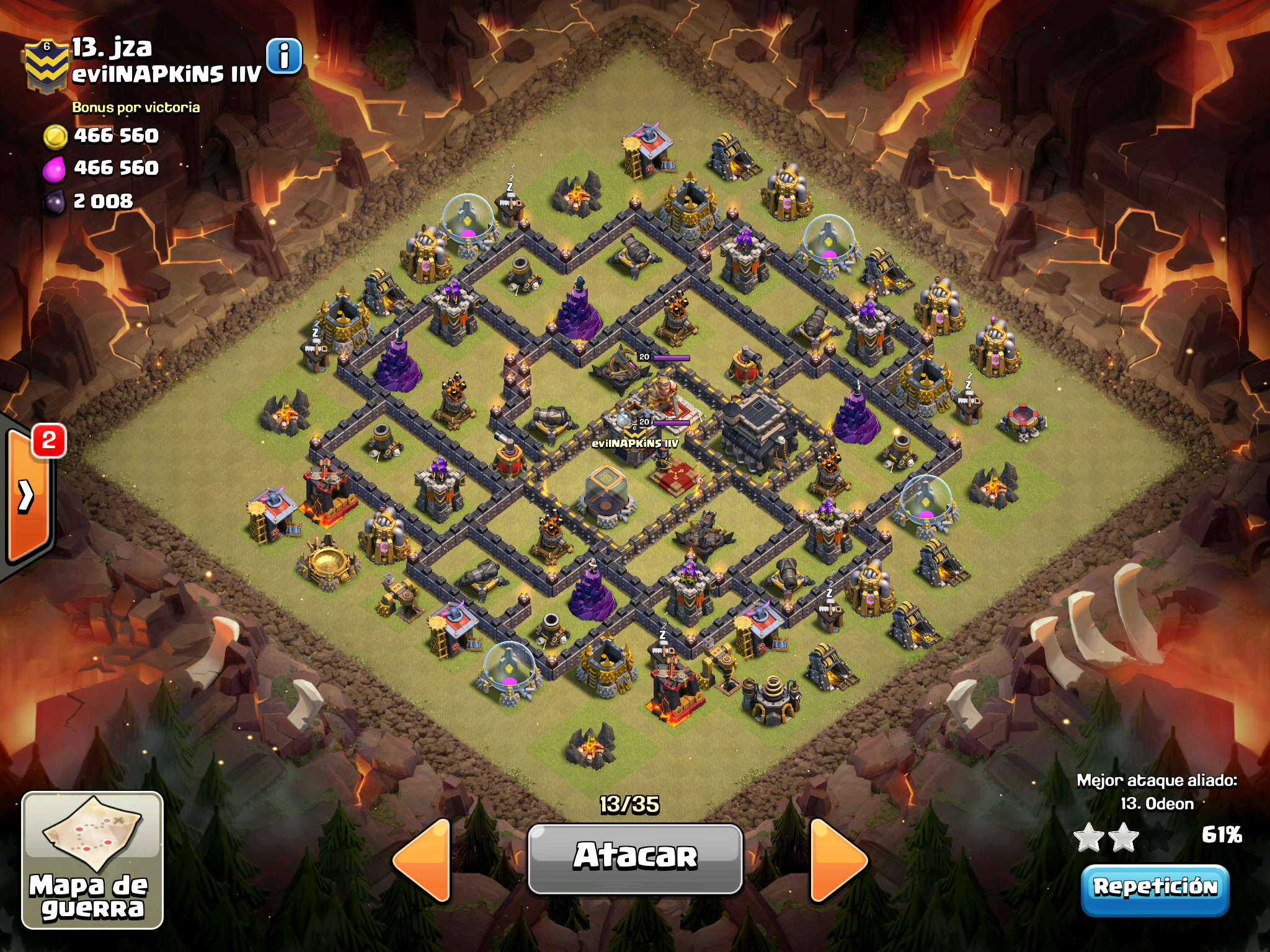The height and width of the screenshot is (952, 1270).
Task: Open the Mapa de guerra war map
Action: click(92, 860)
